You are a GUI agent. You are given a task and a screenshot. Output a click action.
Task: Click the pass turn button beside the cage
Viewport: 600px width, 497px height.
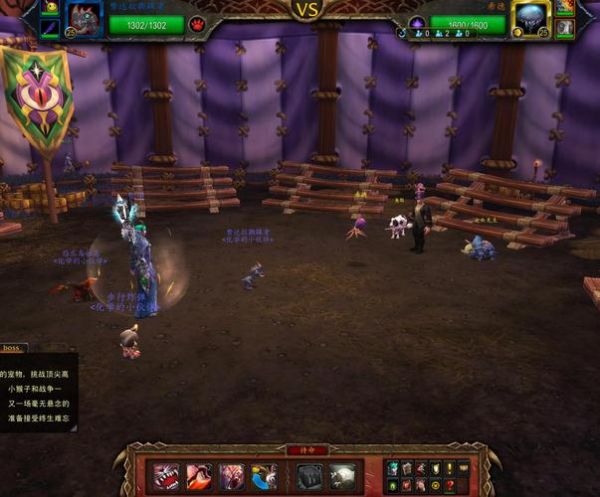click(343, 477)
